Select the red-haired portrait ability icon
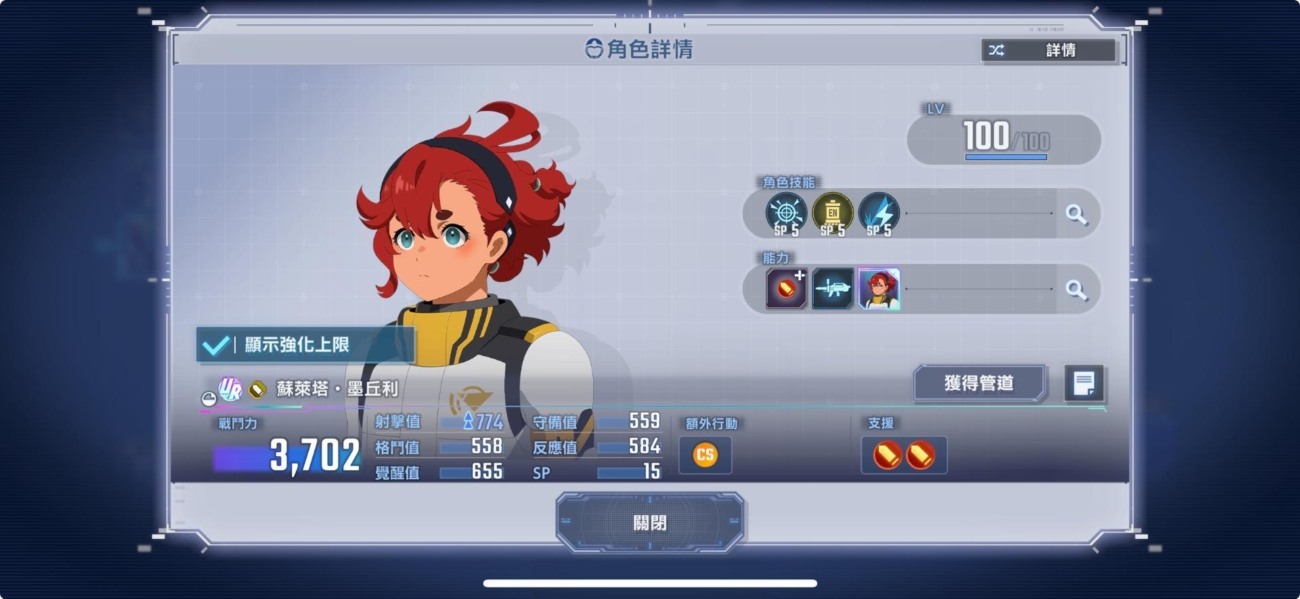This screenshot has height=599, width=1300. click(x=879, y=289)
